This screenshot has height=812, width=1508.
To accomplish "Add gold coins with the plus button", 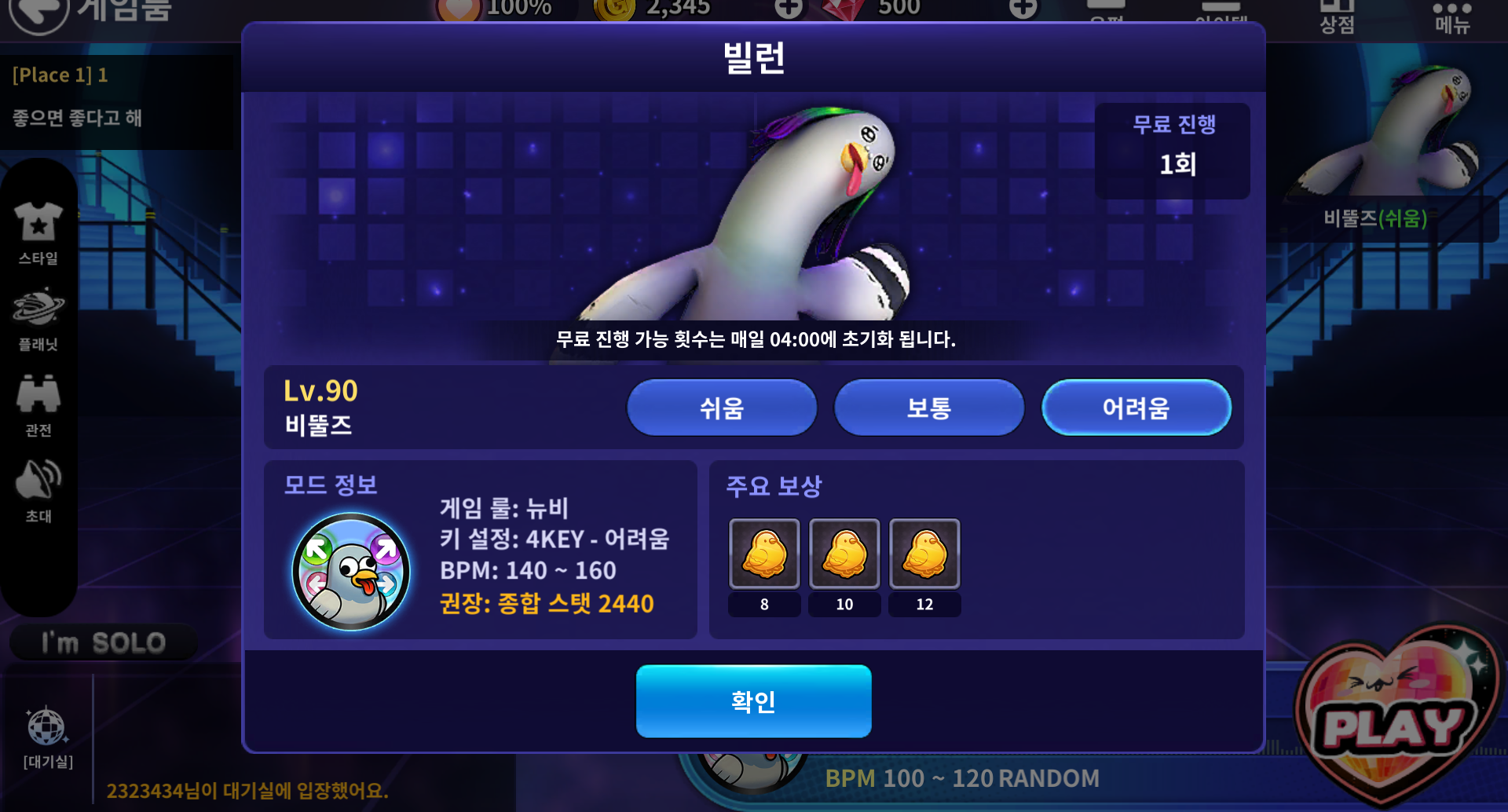I will point(789,9).
